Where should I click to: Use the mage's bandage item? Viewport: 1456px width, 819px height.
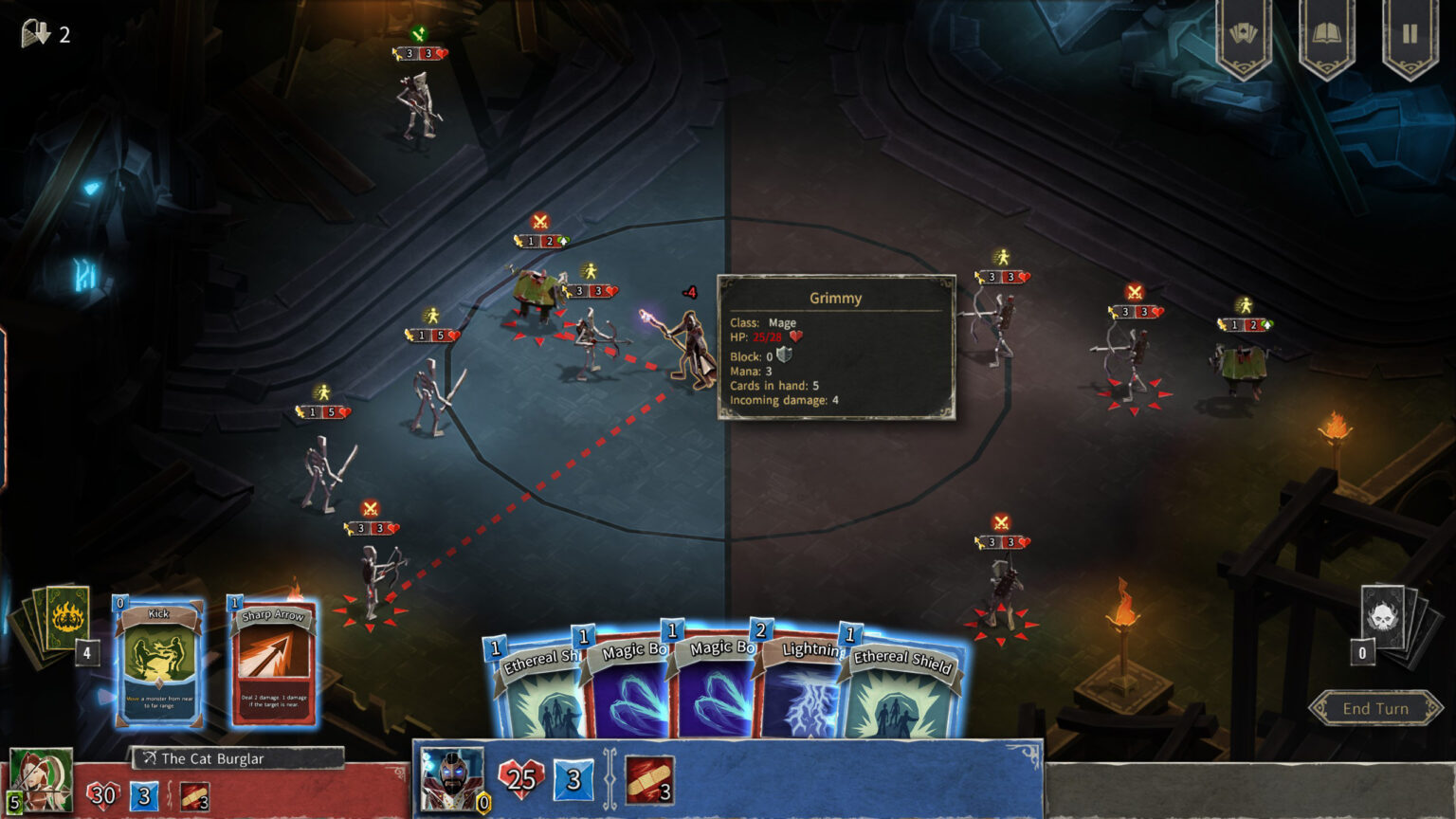(x=649, y=779)
